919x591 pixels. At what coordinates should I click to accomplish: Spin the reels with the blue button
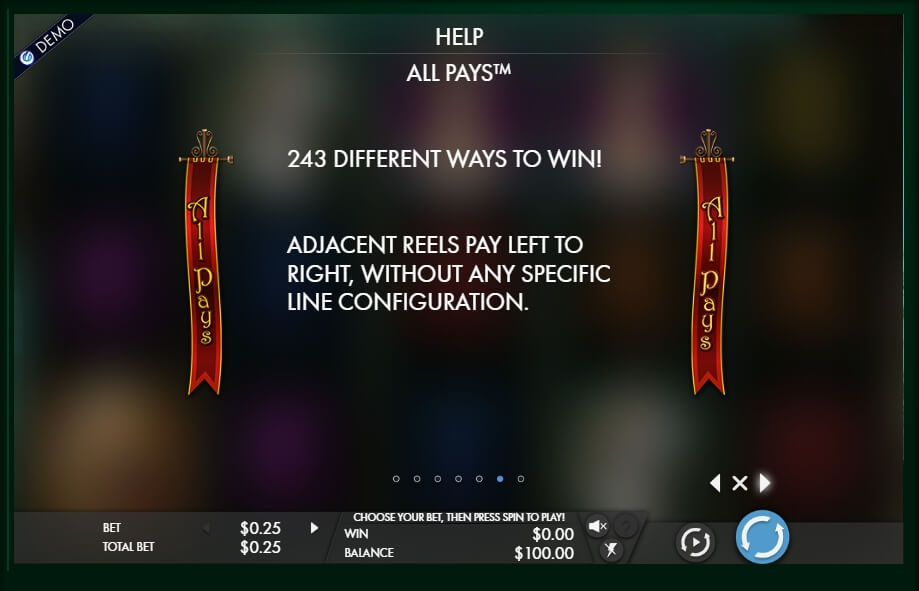(x=762, y=537)
